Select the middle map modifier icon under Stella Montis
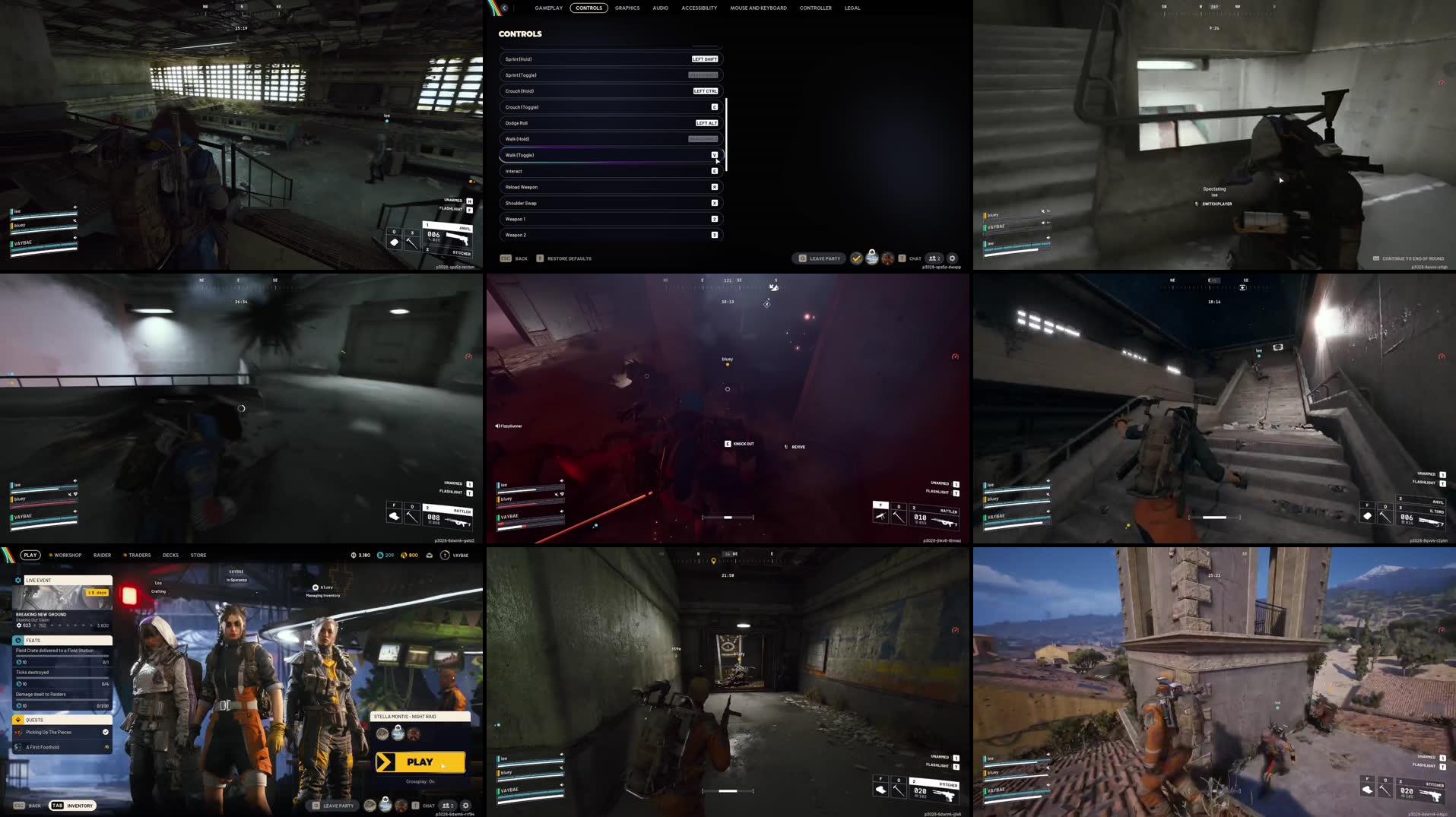This screenshot has height=817, width=1456. (398, 733)
